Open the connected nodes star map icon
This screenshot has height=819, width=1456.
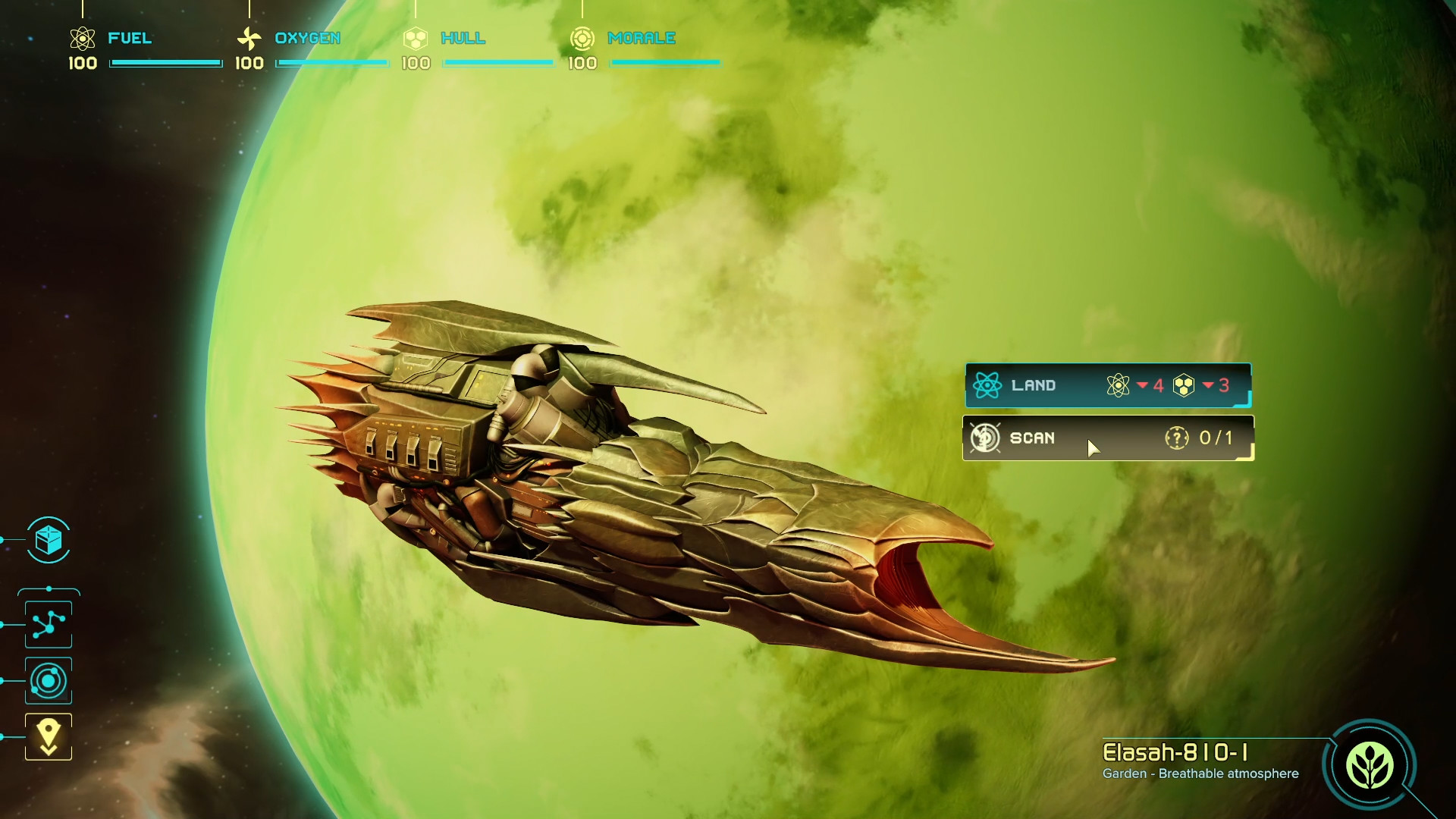click(x=49, y=624)
